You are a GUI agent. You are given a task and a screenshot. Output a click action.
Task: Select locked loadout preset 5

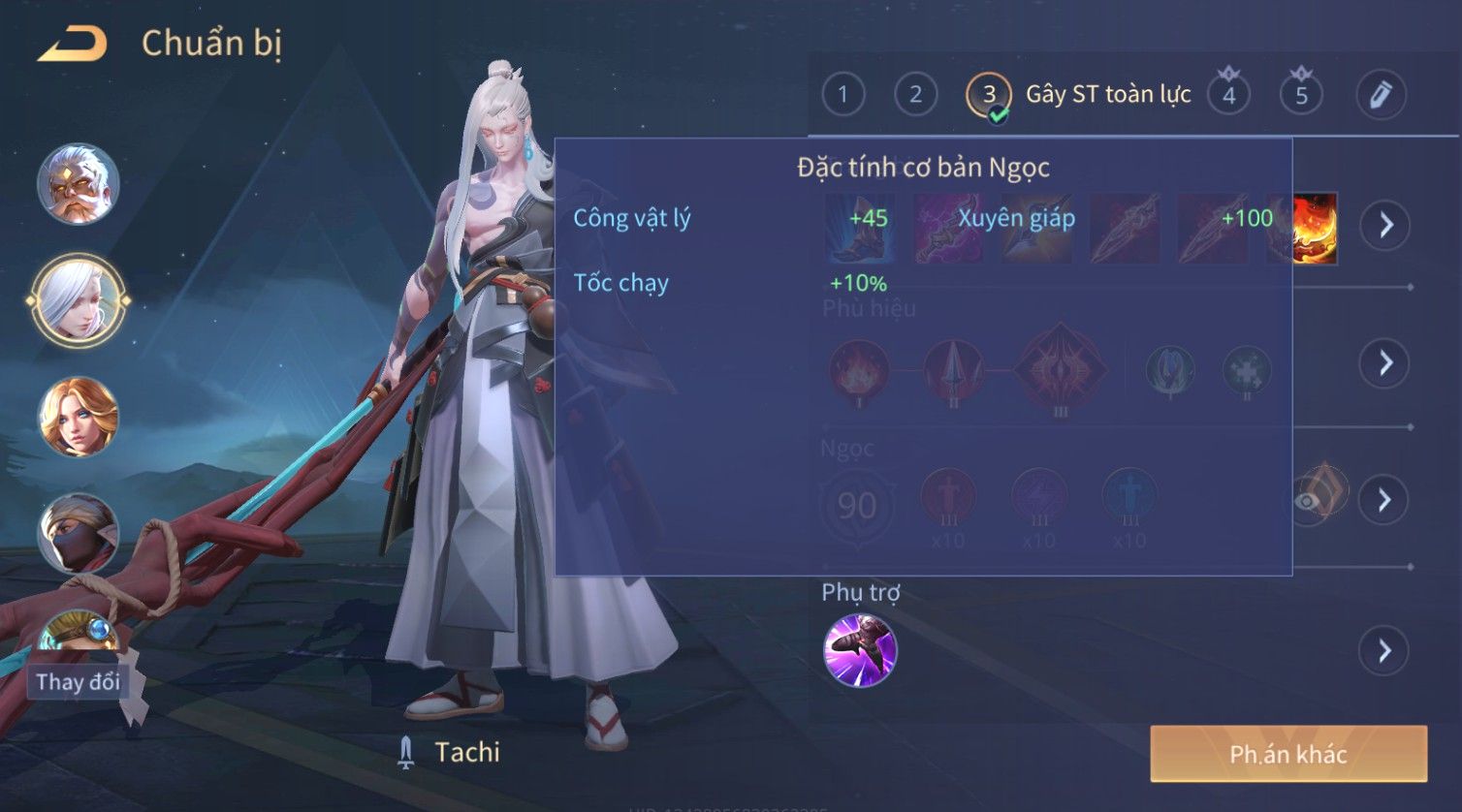click(1301, 95)
